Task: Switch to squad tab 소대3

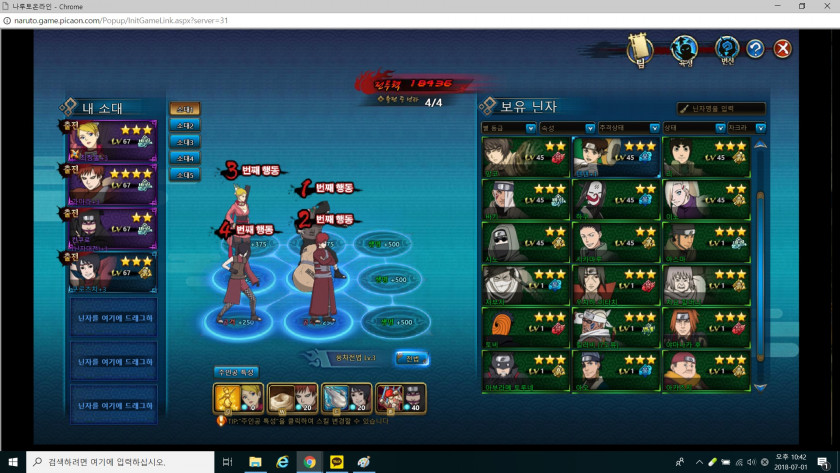Action: click(183, 142)
